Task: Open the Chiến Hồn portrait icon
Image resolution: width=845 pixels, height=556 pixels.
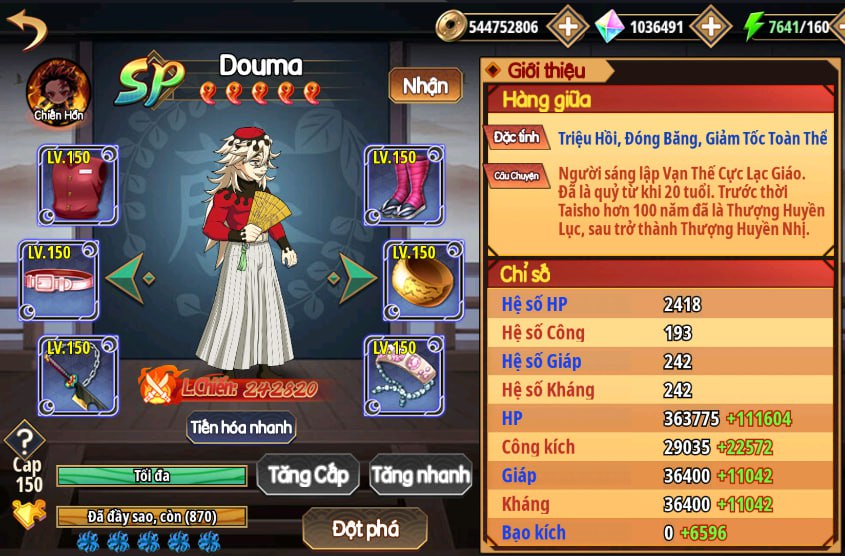Action: (58, 89)
